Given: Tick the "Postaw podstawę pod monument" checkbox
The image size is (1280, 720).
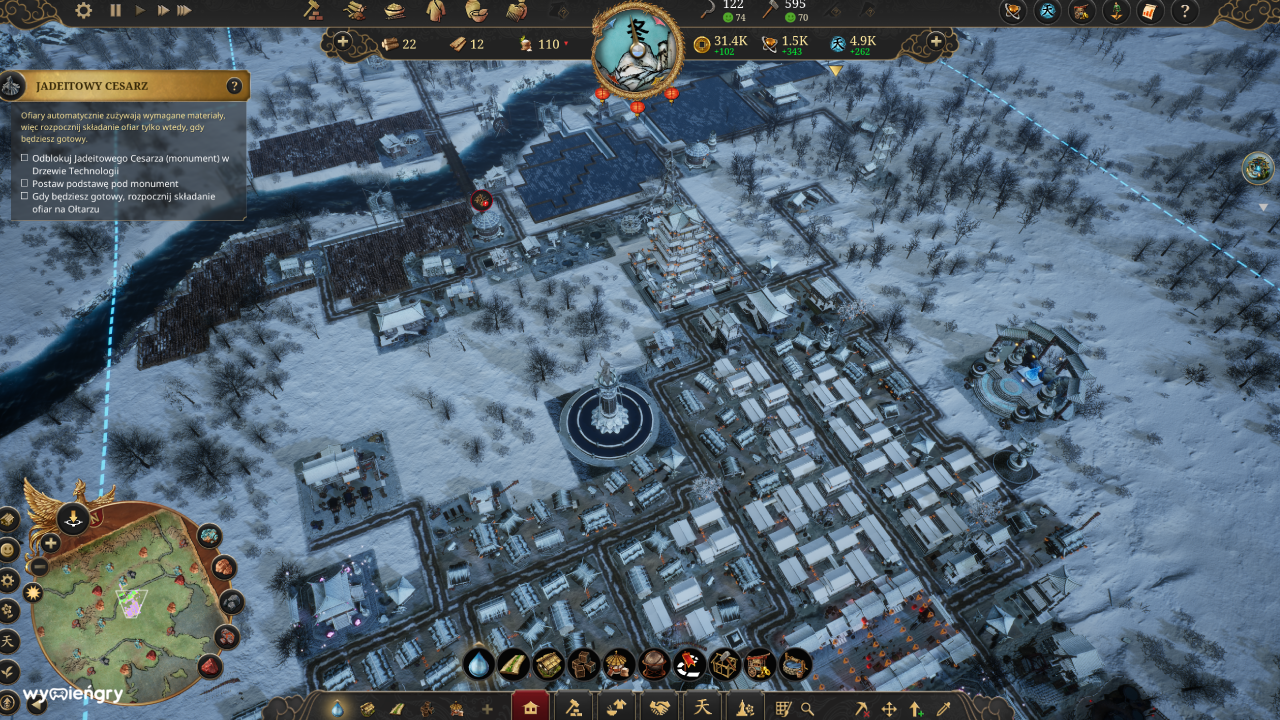Looking at the screenshot, I should pos(25,184).
